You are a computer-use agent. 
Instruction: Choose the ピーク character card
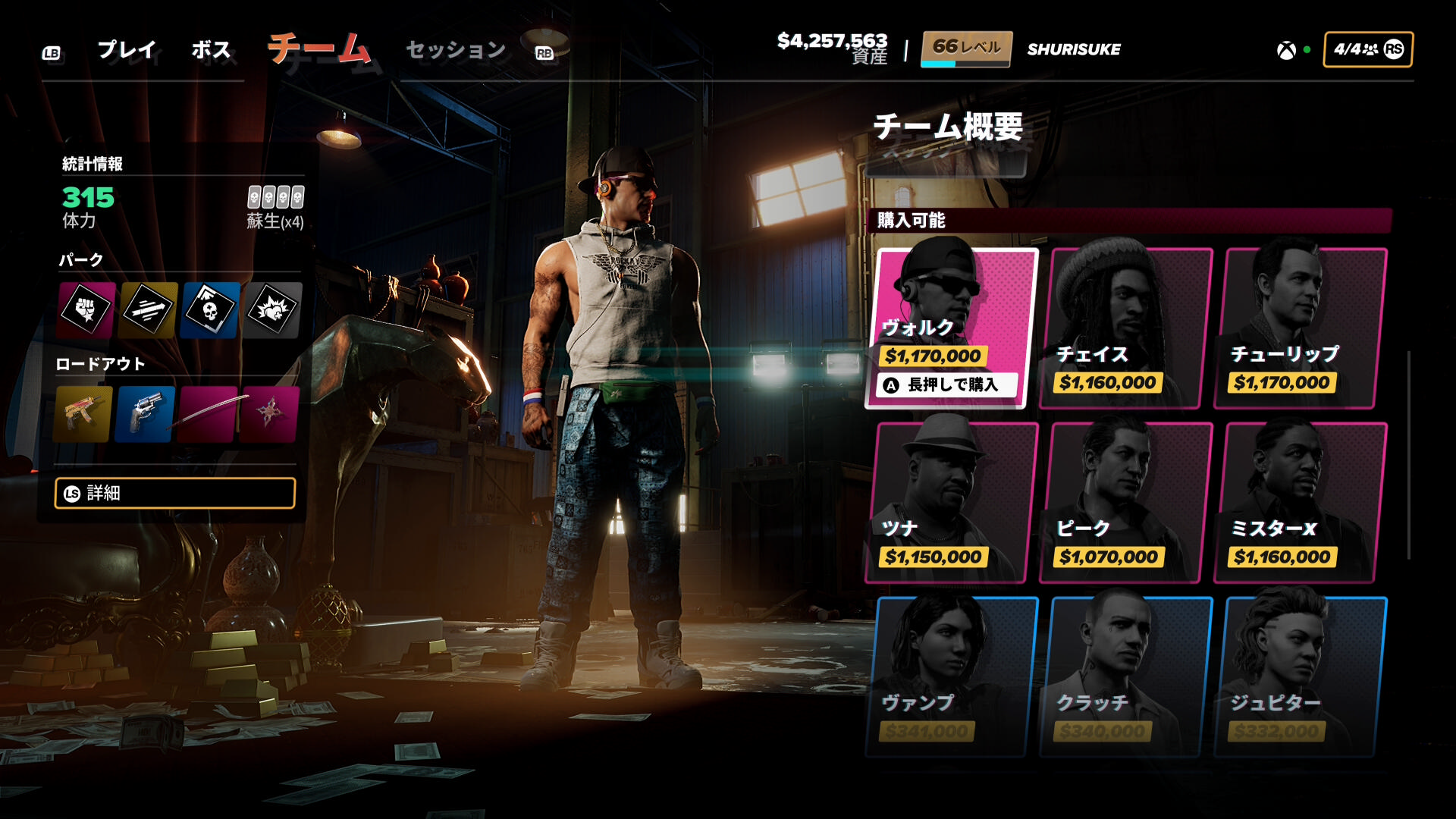1126,502
